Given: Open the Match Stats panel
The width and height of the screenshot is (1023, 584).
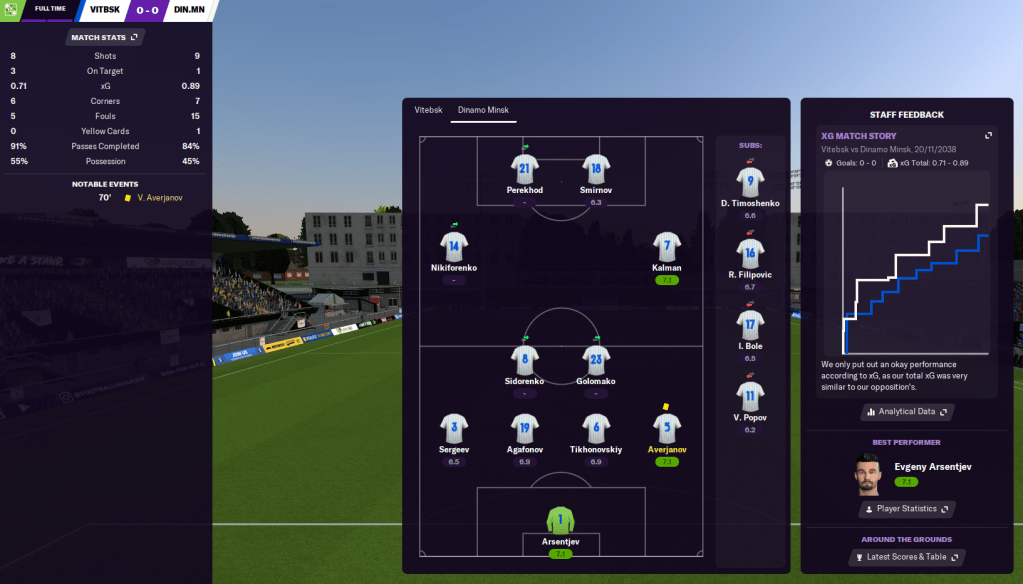Looking at the screenshot, I should 104,37.
